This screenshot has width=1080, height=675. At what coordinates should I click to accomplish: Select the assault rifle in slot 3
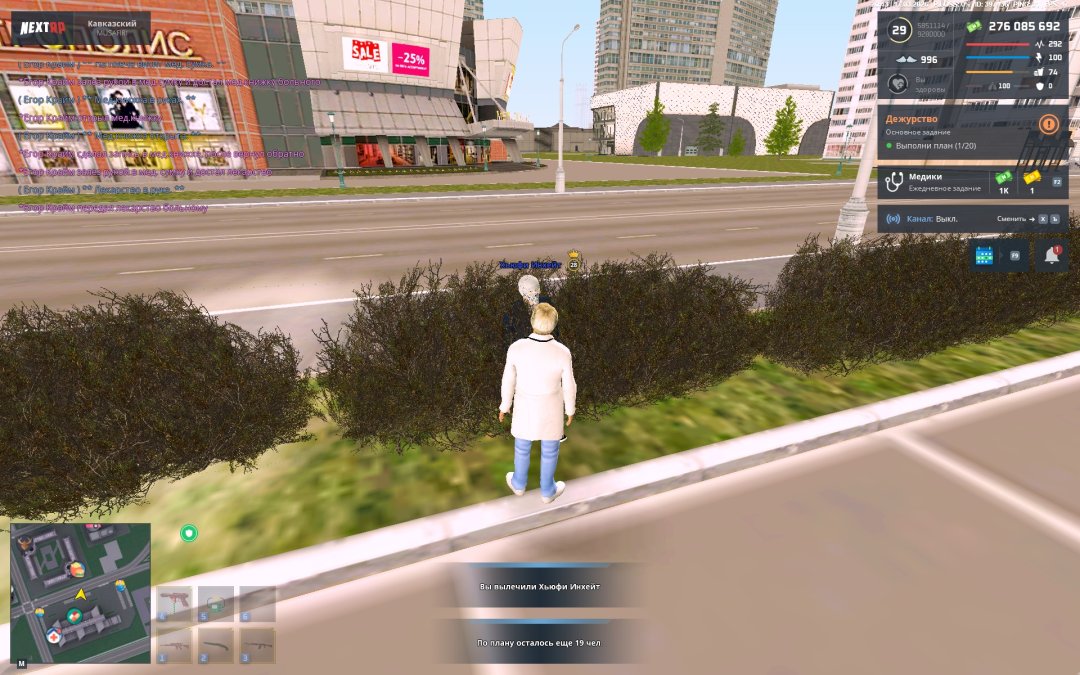click(257, 645)
